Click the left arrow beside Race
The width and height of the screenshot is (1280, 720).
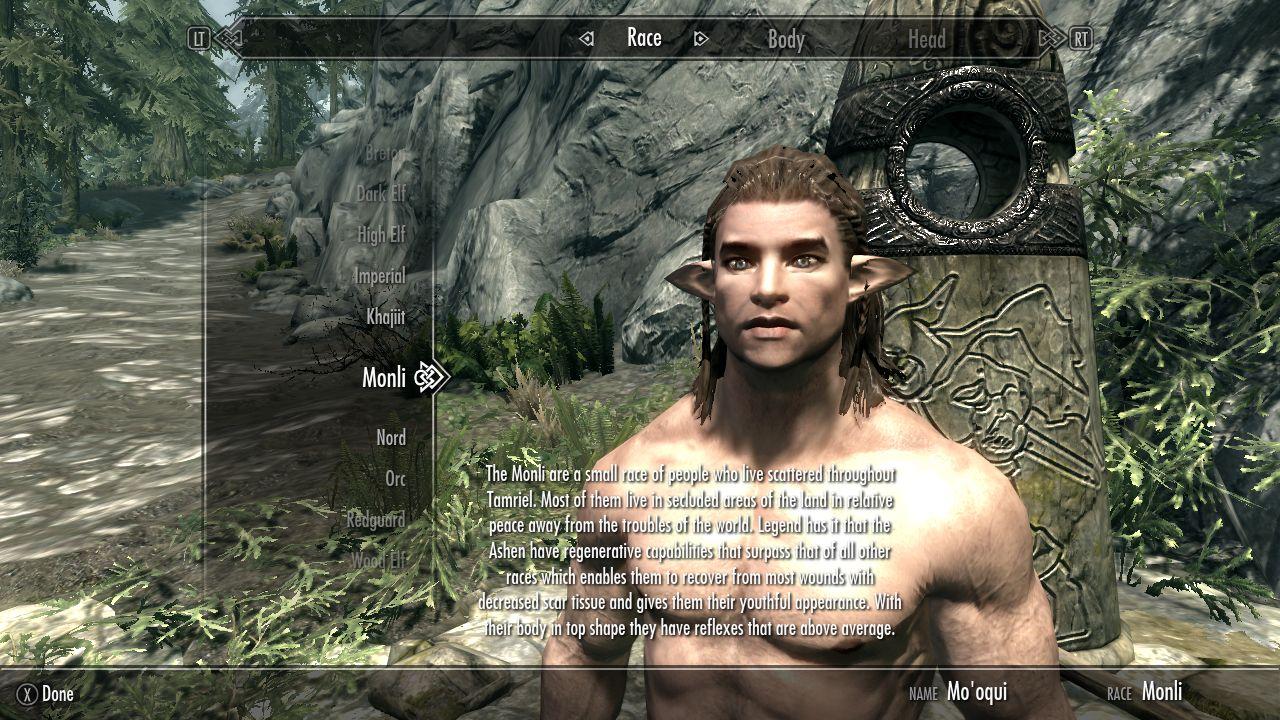tap(587, 39)
